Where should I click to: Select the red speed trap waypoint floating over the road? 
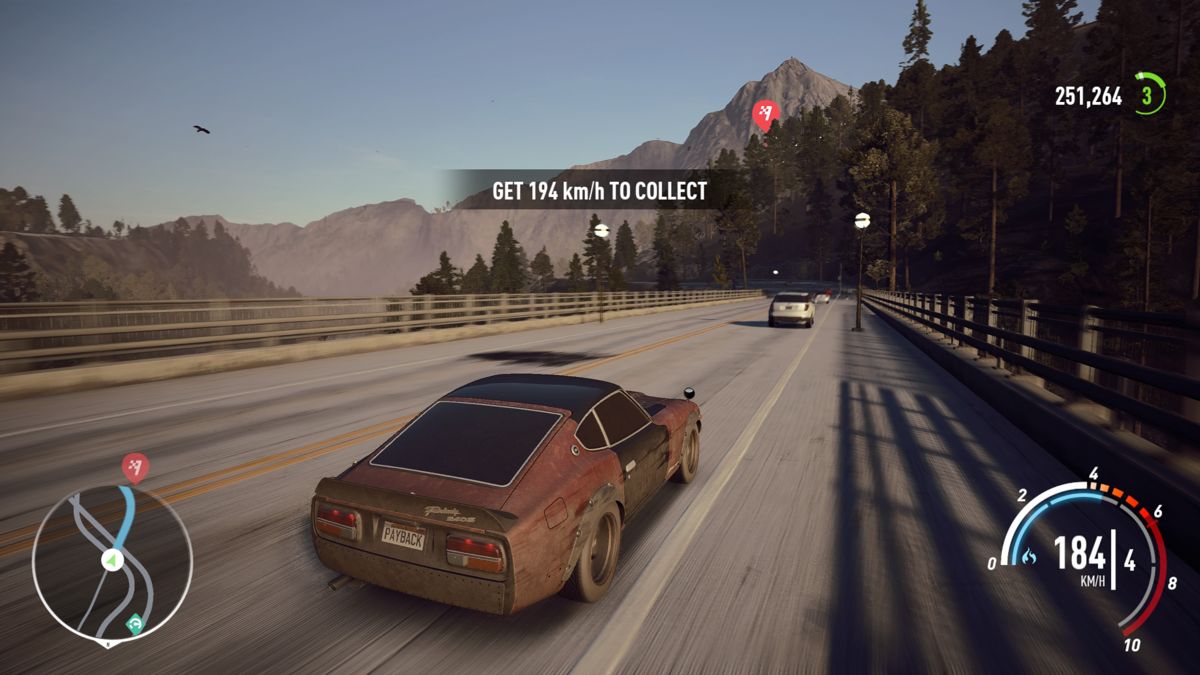[x=765, y=115]
